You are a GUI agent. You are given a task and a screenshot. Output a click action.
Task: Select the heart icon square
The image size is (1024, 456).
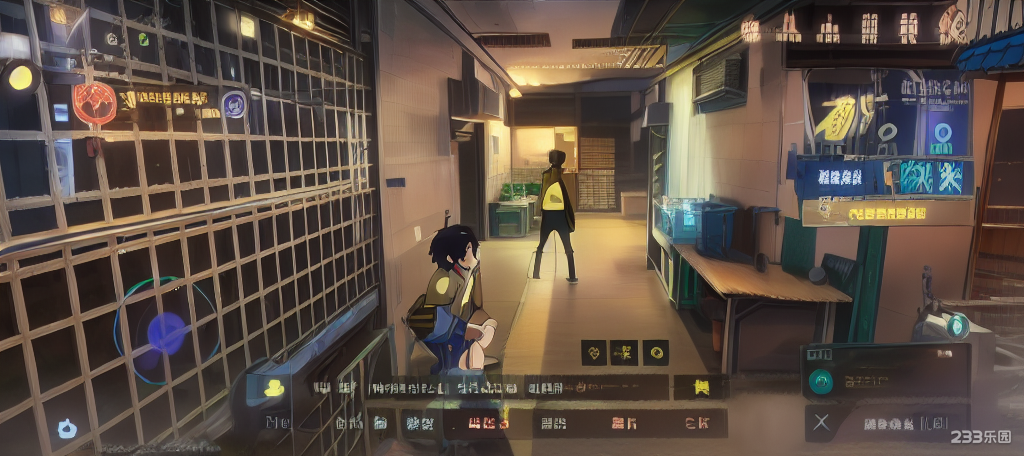[594, 352]
